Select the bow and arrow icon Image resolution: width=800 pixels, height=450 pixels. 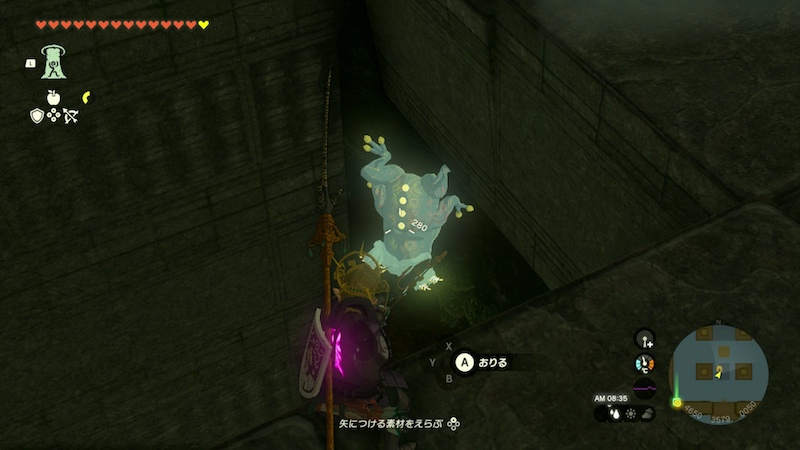[71, 116]
